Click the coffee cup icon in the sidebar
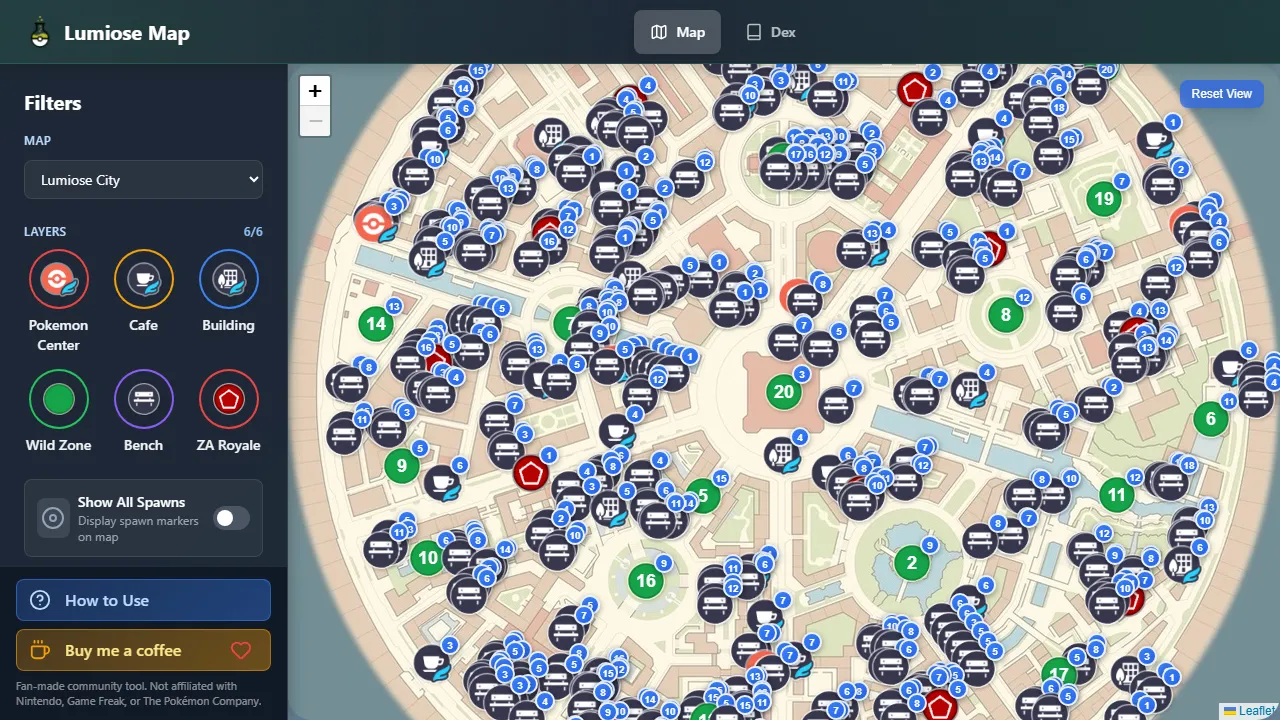The width and height of the screenshot is (1280, 720). pyautogui.click(x=38, y=650)
